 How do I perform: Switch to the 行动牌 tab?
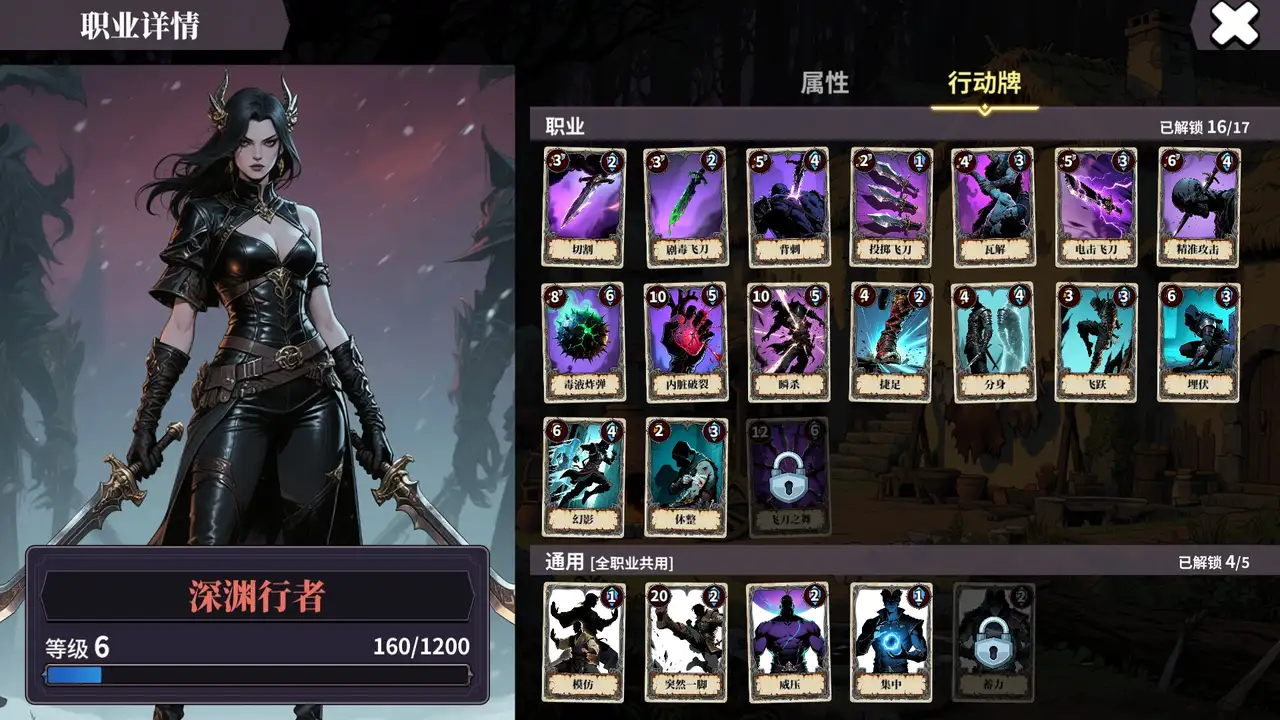pyautogui.click(x=984, y=85)
